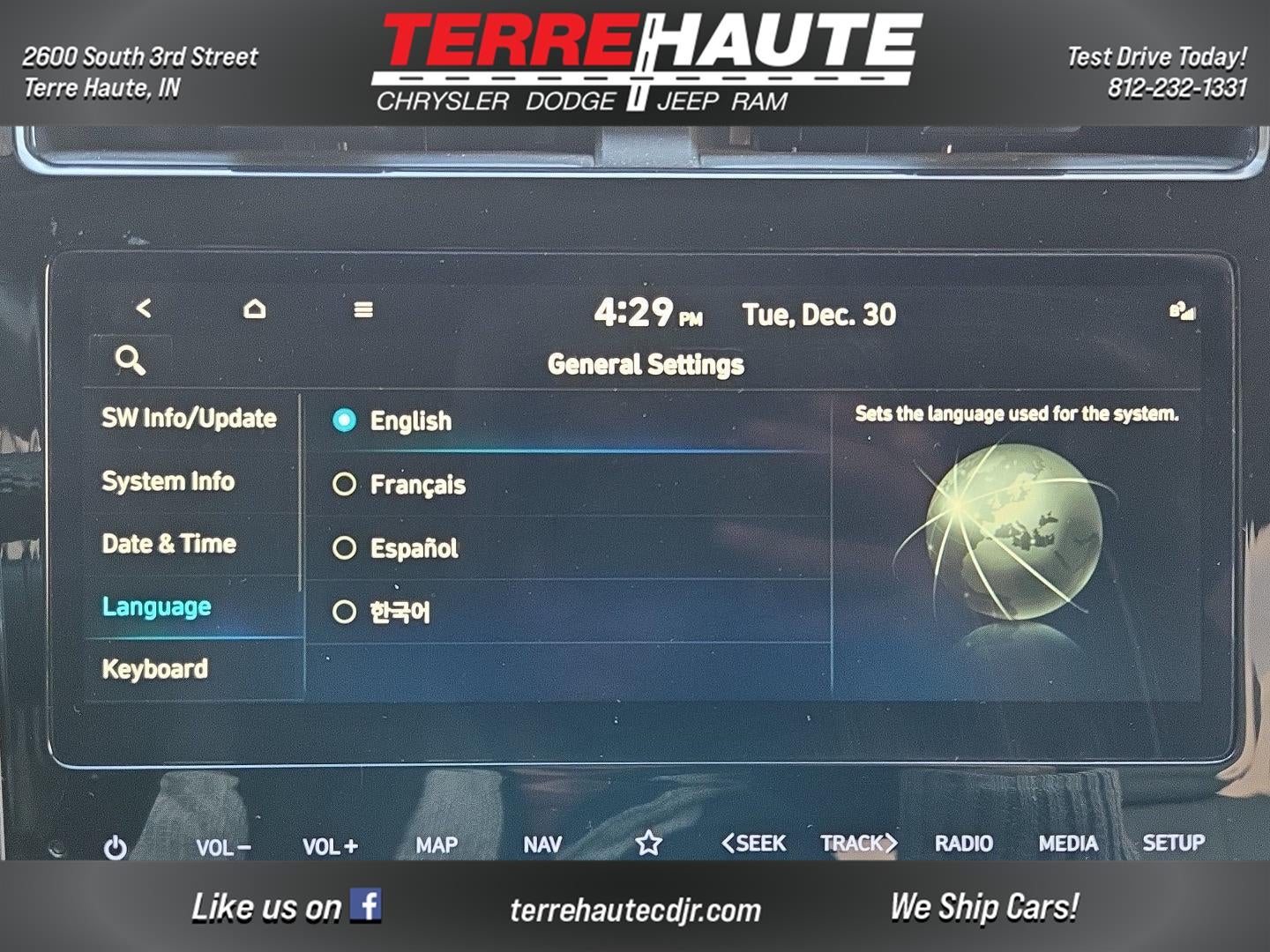
Task: Lower volume with VOL − button
Action: [x=223, y=847]
